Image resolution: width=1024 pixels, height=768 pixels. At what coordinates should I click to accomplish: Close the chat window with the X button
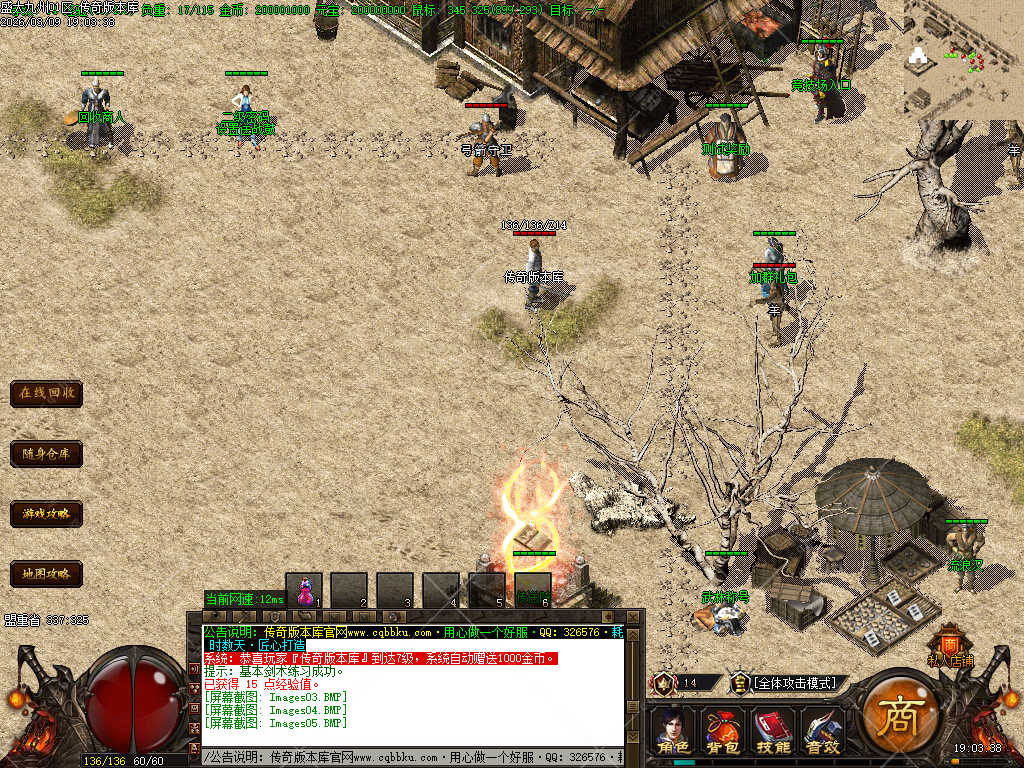click(632, 616)
